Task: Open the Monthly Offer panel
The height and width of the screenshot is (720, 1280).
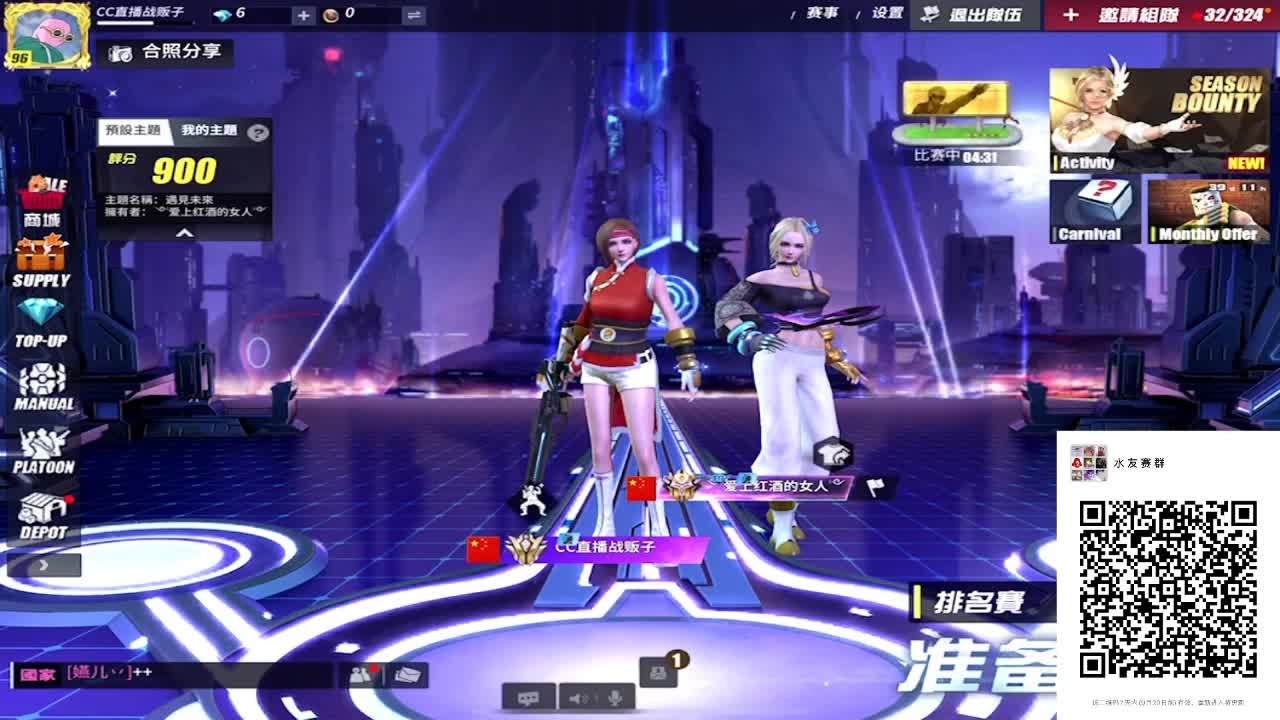Action: point(1210,210)
